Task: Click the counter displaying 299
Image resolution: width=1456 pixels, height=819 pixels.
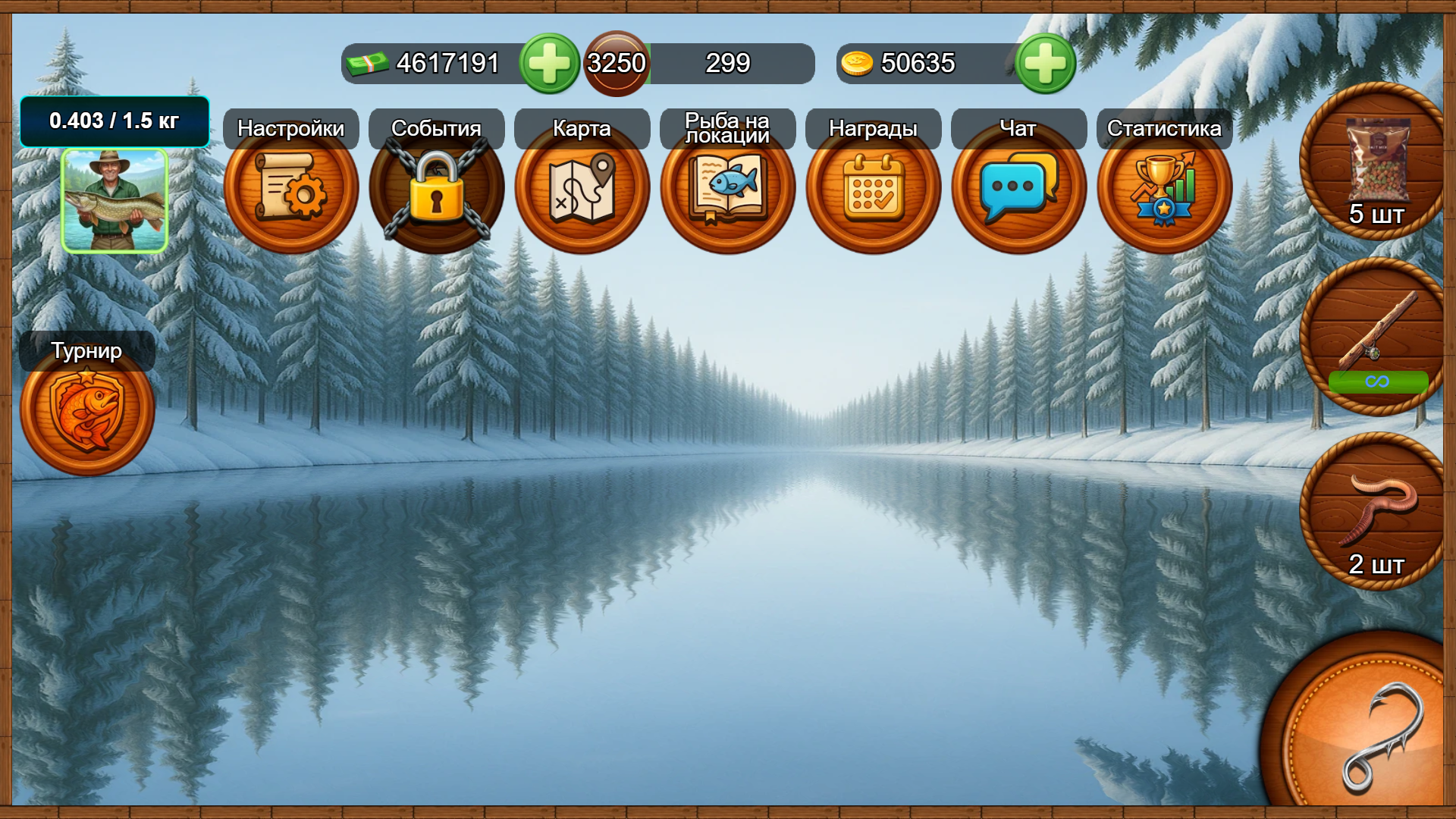Action: coord(726,63)
